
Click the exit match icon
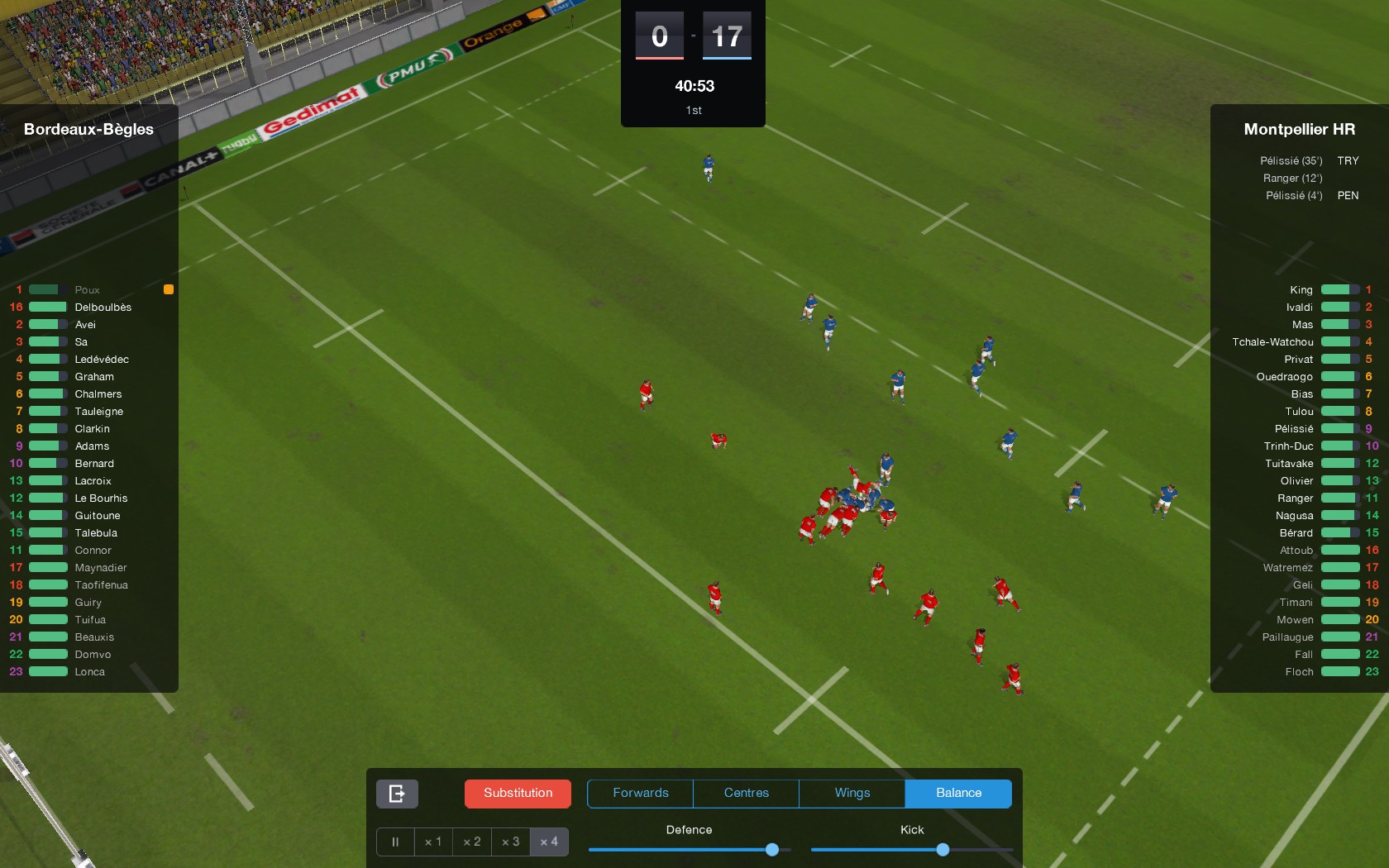(397, 794)
